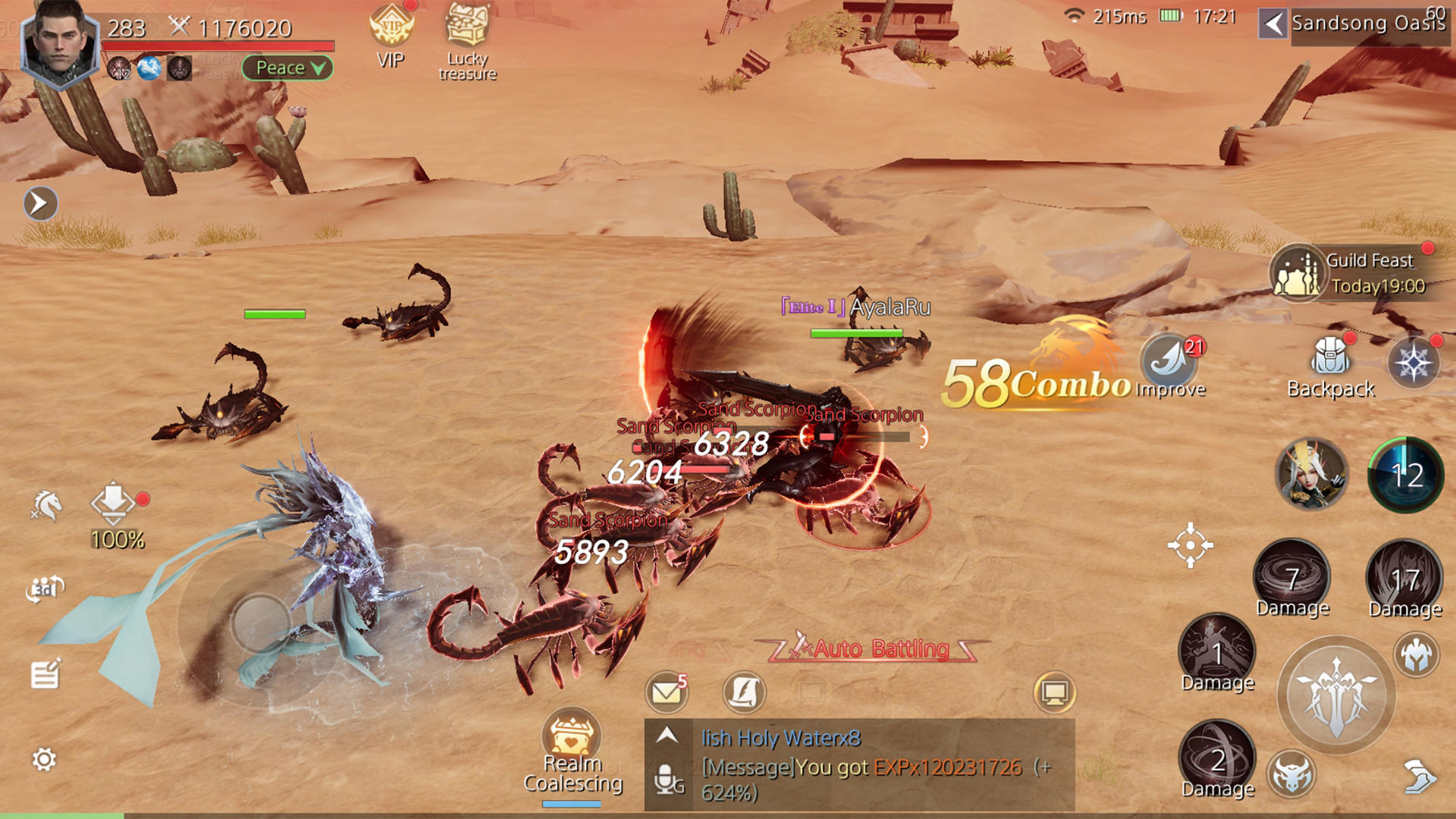Screen dimensions: 1456x819
Task: Mount the horse icon
Action: coord(47,505)
